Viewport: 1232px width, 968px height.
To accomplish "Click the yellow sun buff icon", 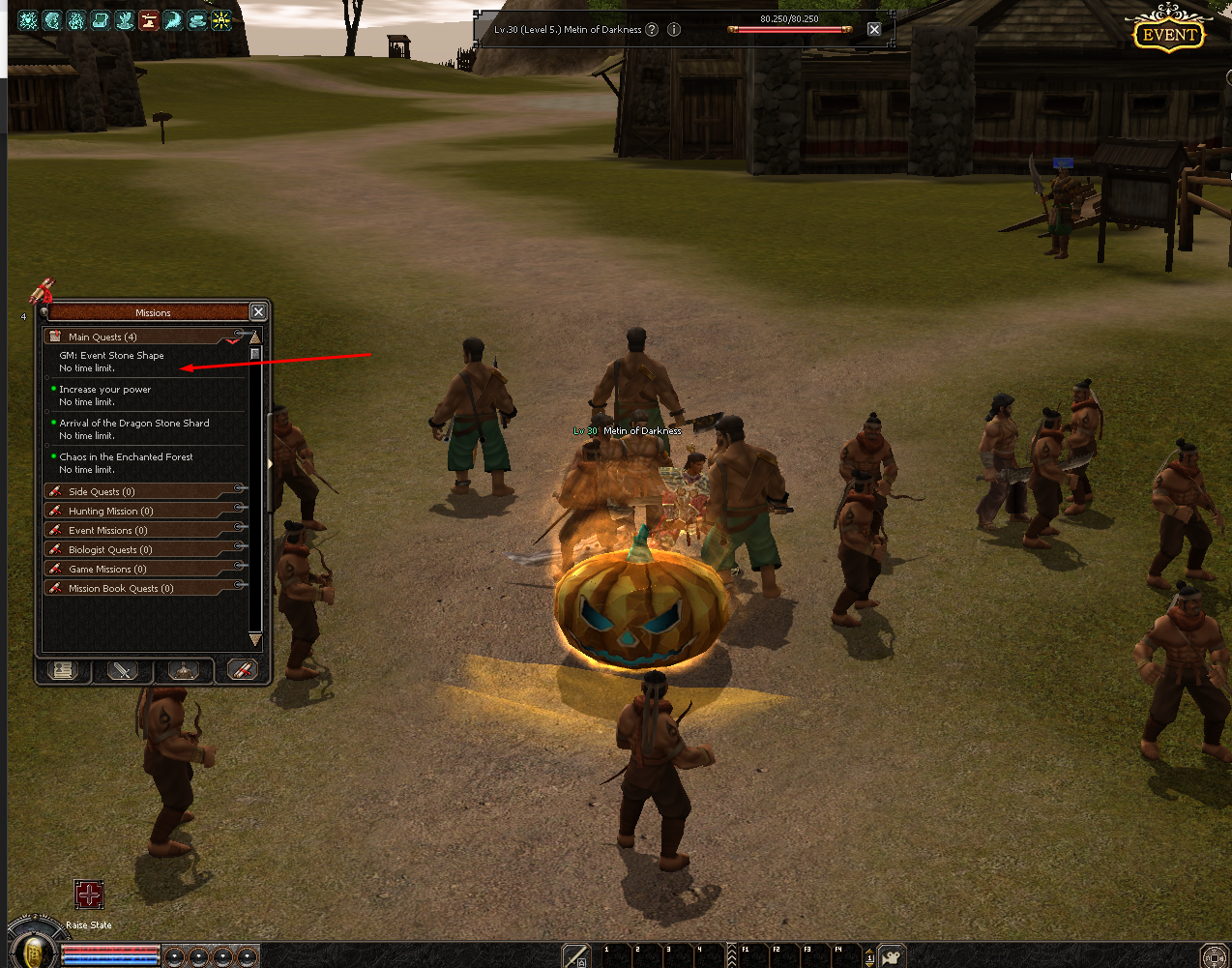I will (221, 19).
